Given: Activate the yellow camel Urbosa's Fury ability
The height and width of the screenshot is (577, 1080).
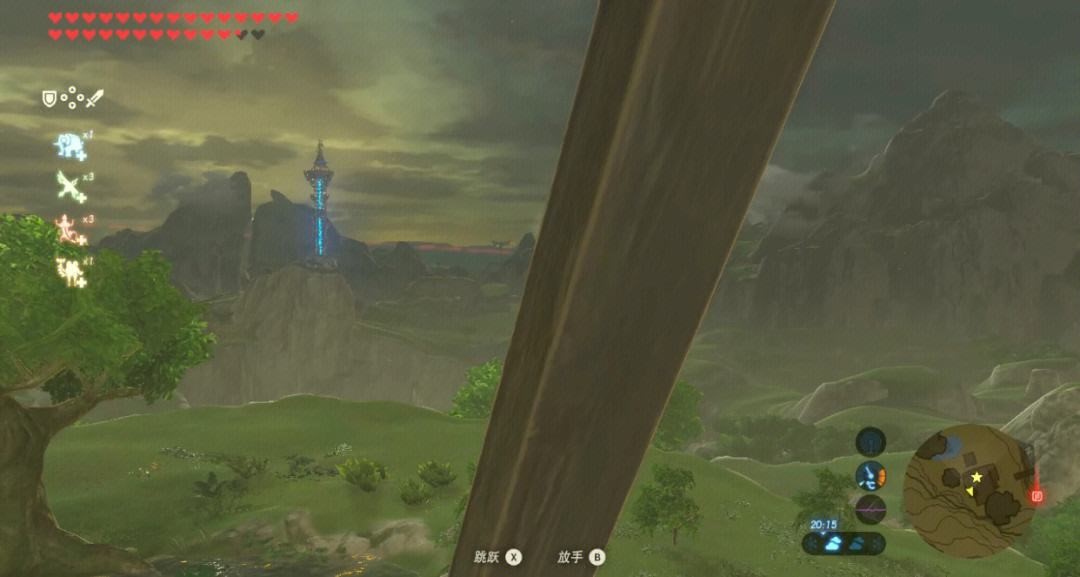Looking at the screenshot, I should 70,270.
